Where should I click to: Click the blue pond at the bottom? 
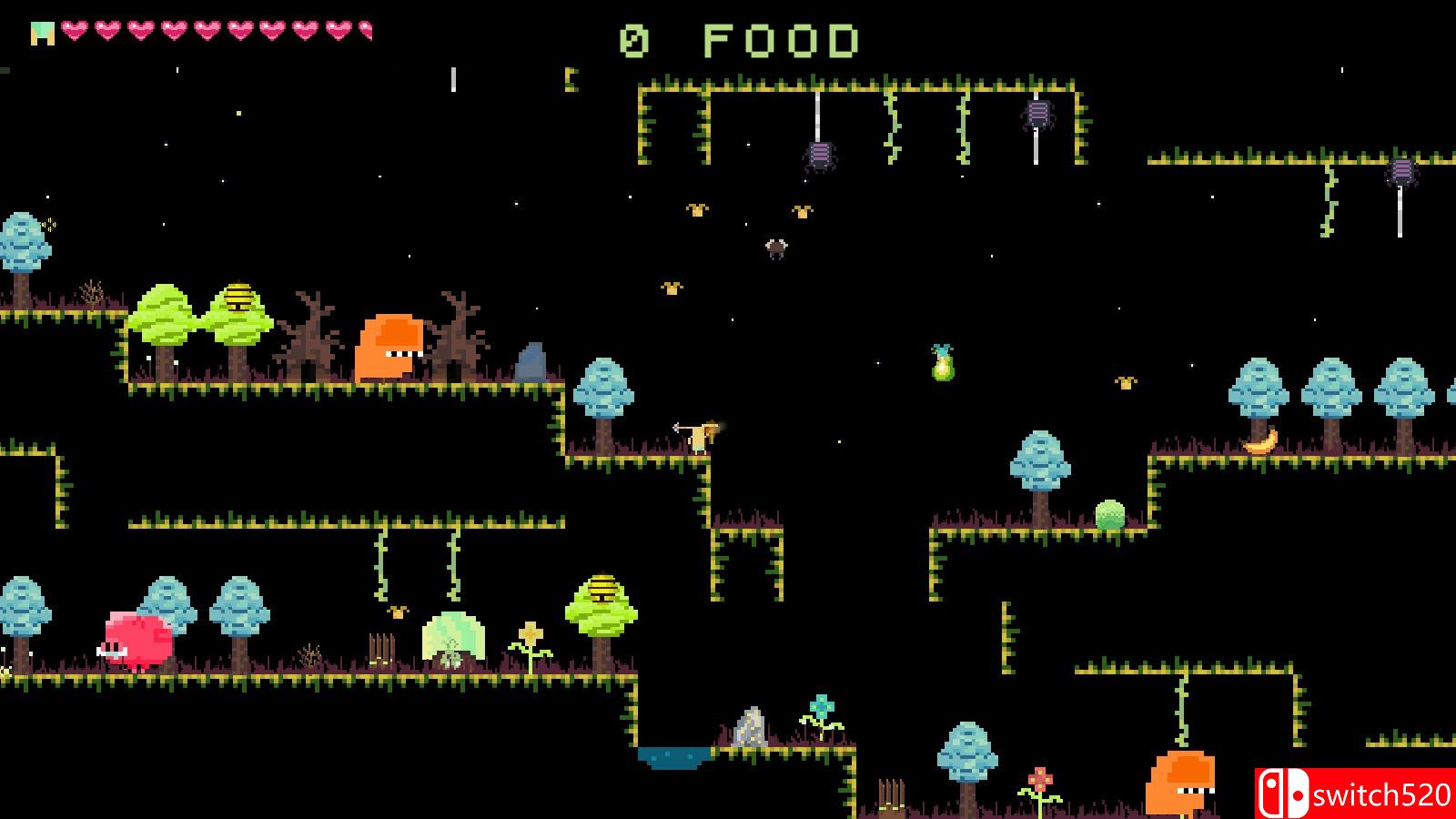click(673, 756)
